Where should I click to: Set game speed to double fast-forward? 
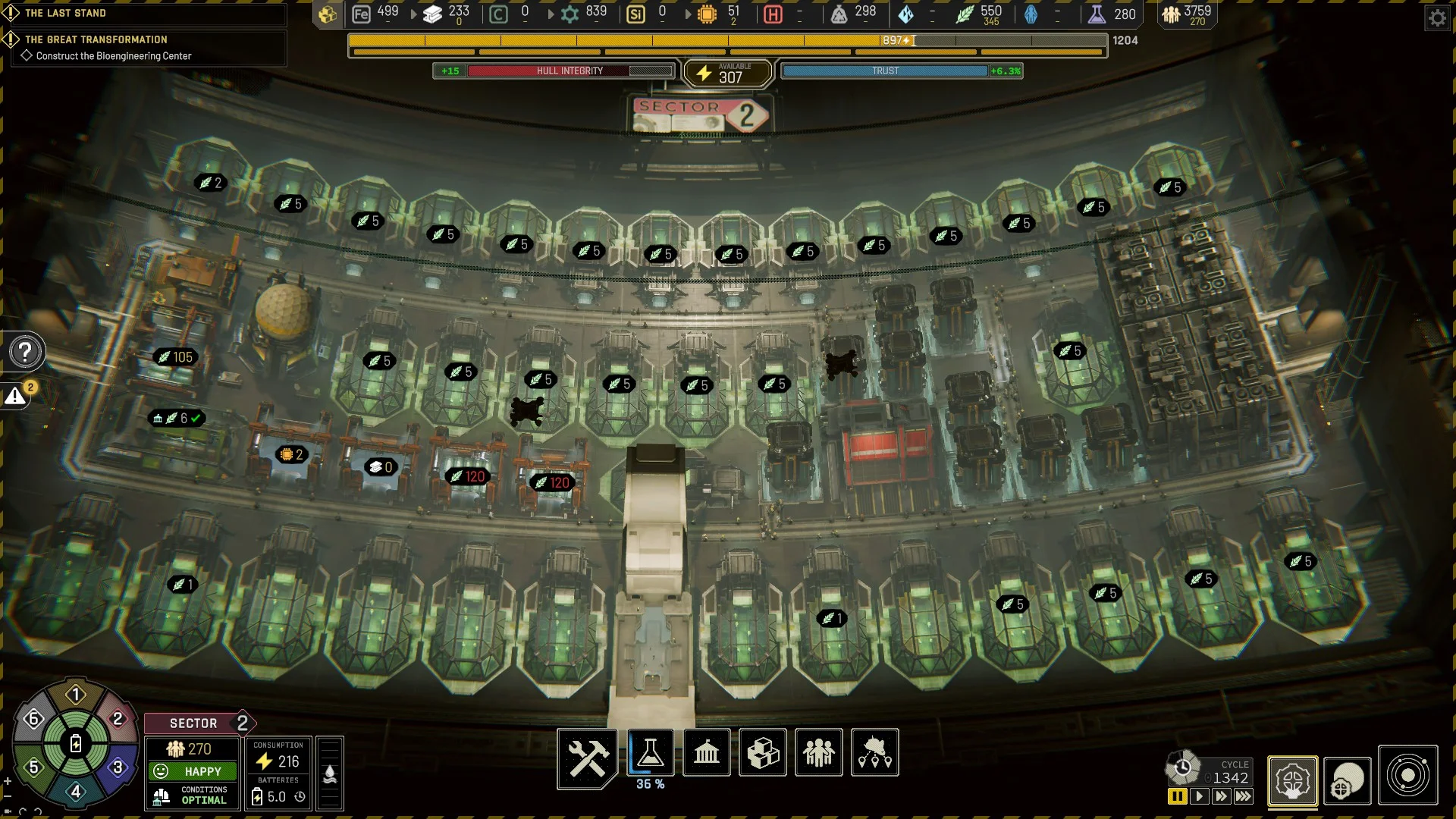1221,796
